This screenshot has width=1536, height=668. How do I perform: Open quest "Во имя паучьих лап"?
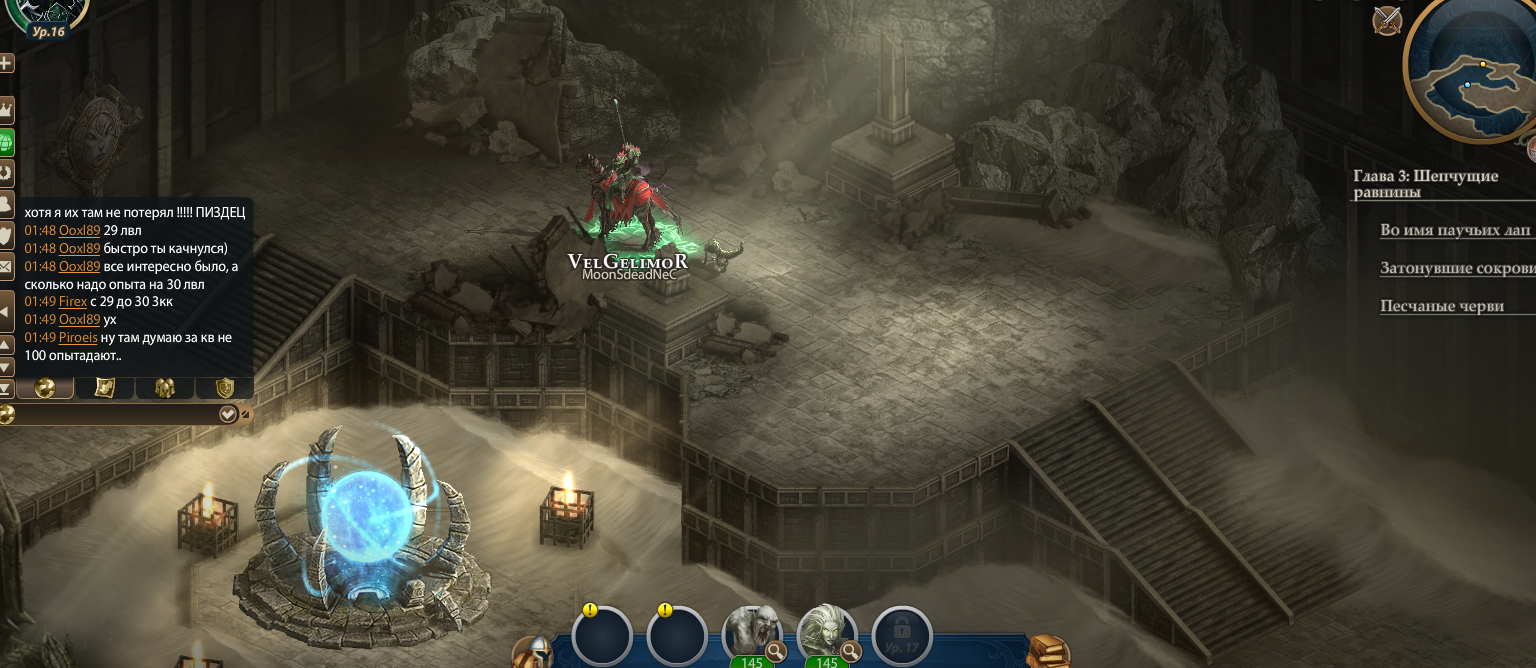[x=1454, y=230]
